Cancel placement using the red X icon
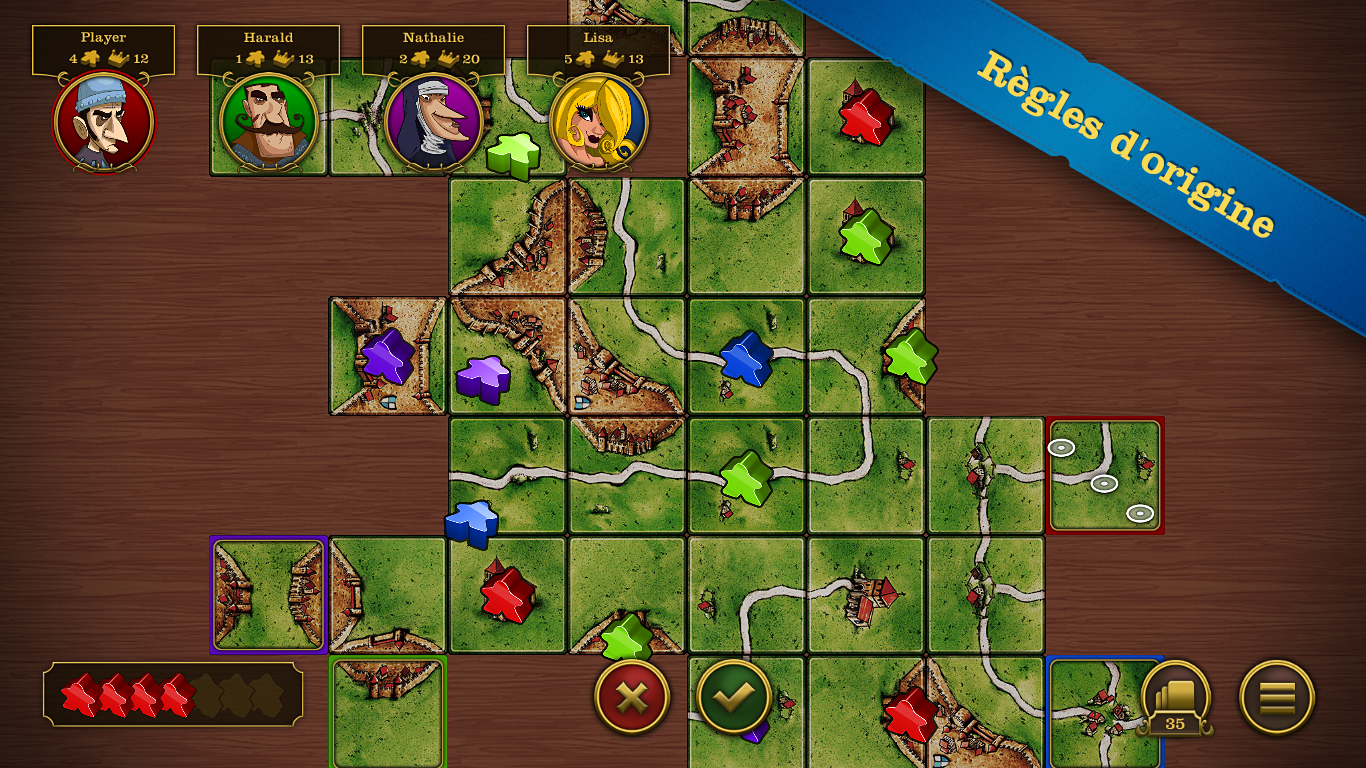 coord(631,697)
